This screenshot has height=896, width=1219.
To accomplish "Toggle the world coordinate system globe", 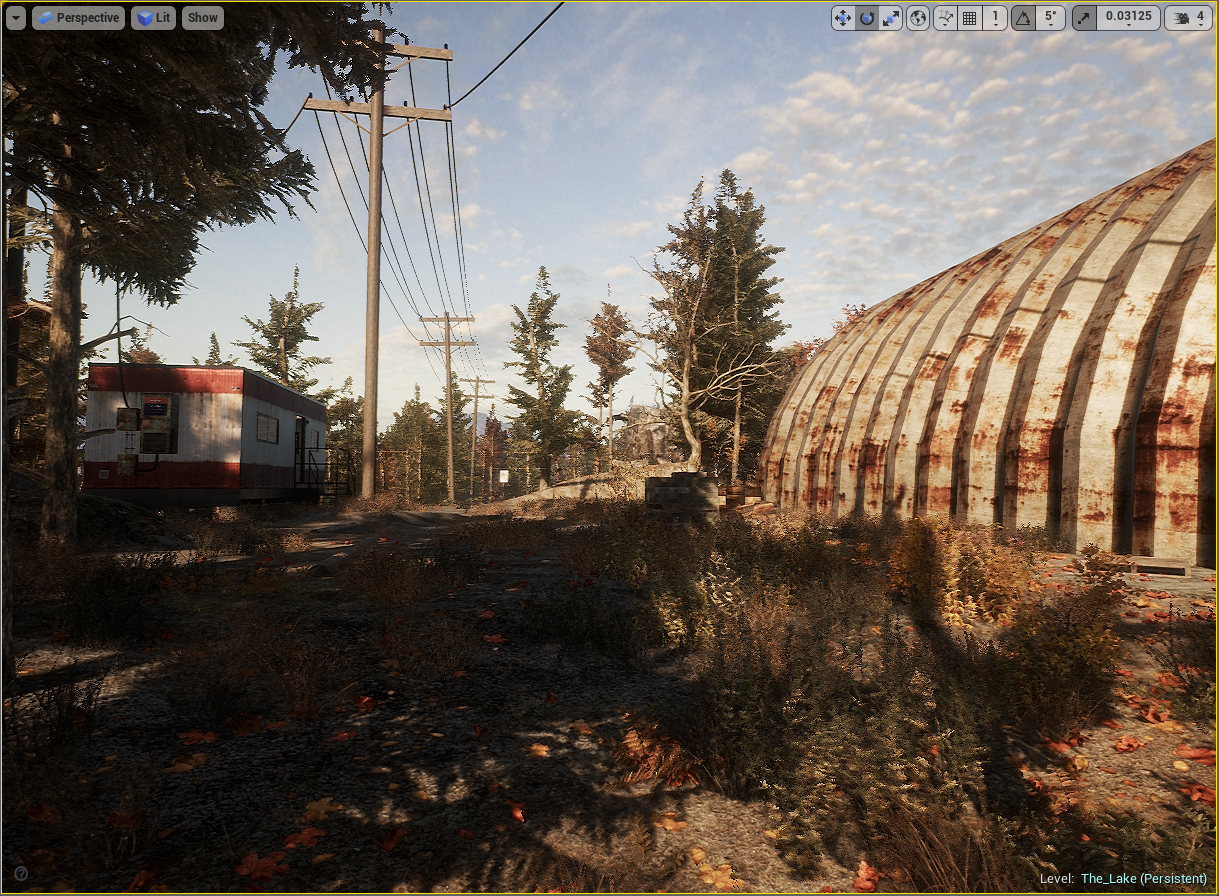I will pos(918,18).
